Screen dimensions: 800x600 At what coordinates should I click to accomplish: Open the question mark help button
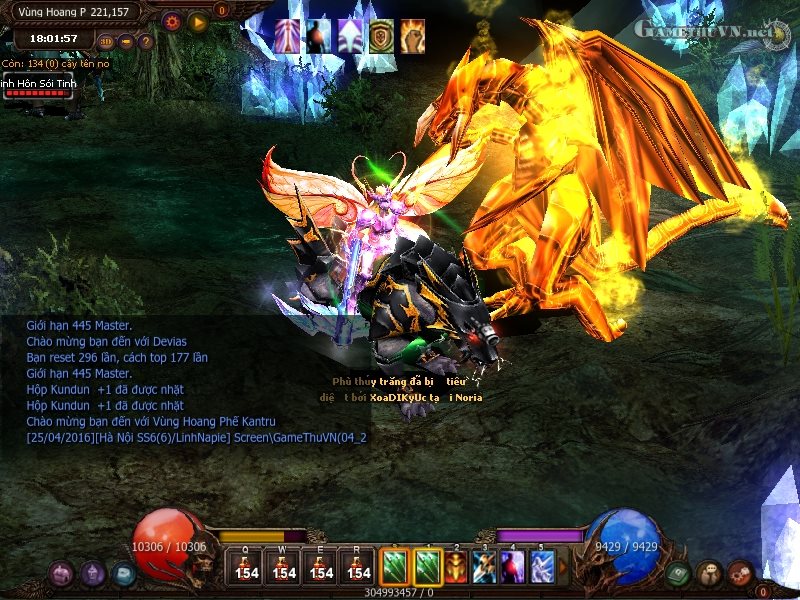[146, 42]
